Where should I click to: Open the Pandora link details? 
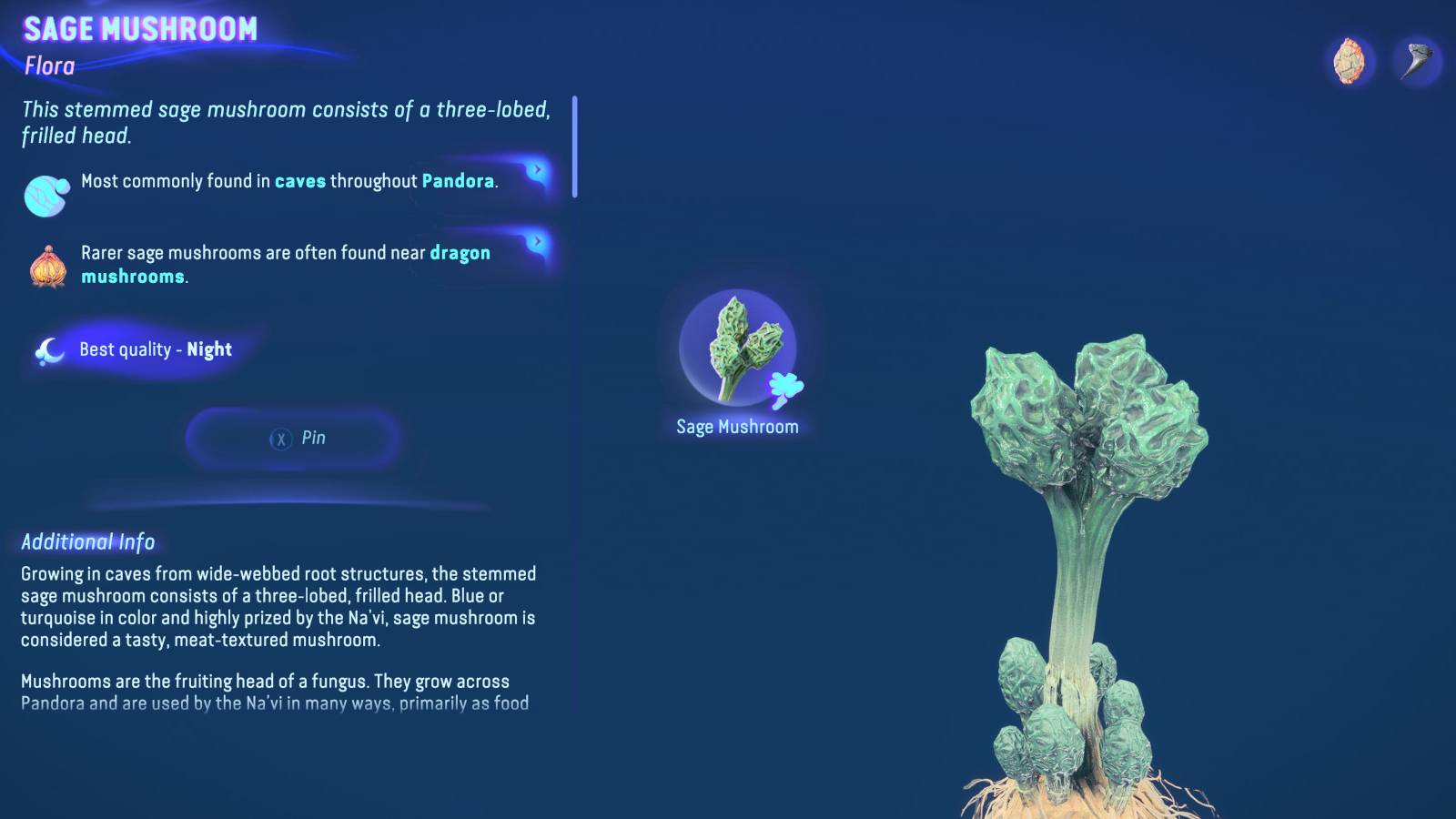click(458, 181)
